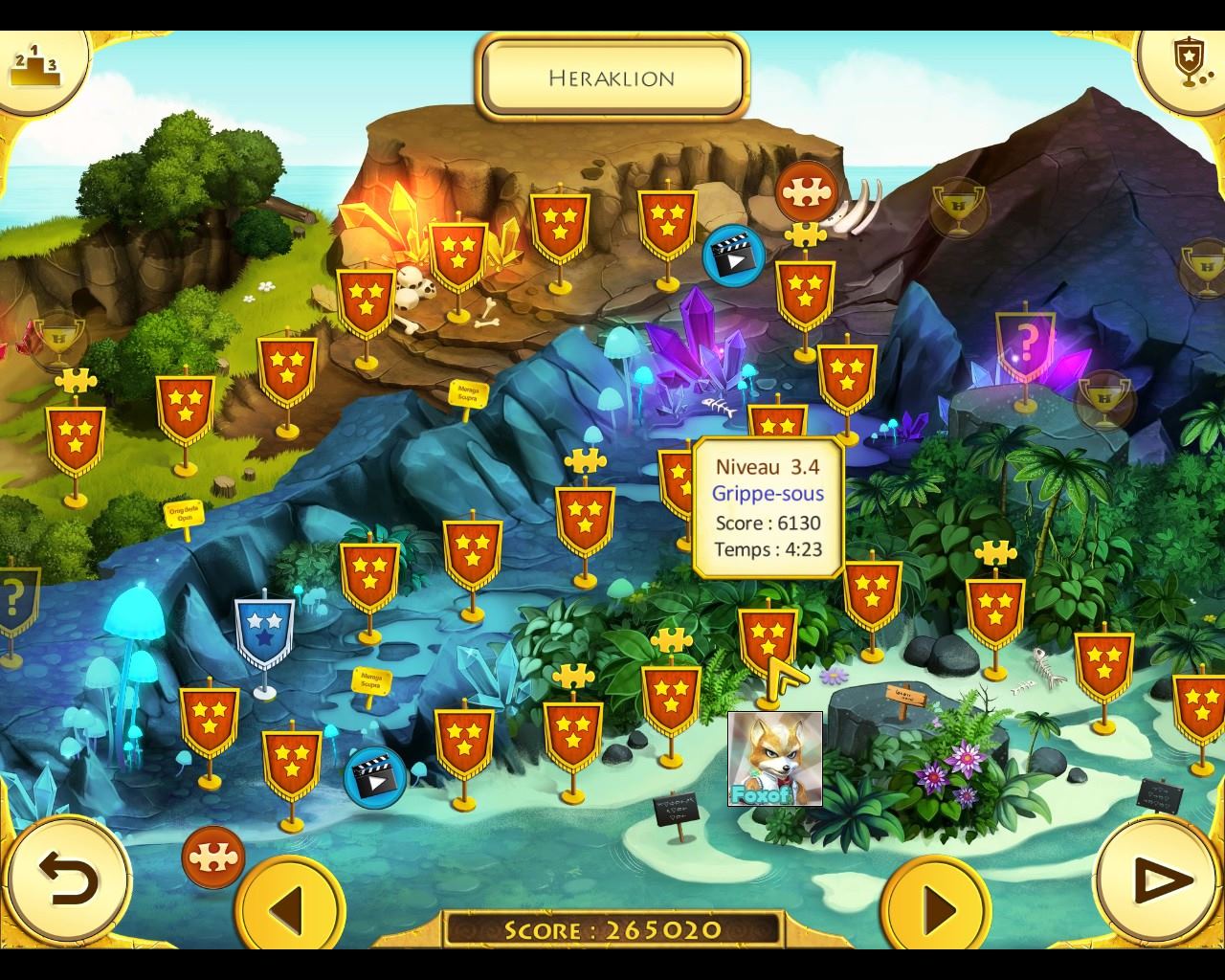Start the level with the play button

(1157, 879)
